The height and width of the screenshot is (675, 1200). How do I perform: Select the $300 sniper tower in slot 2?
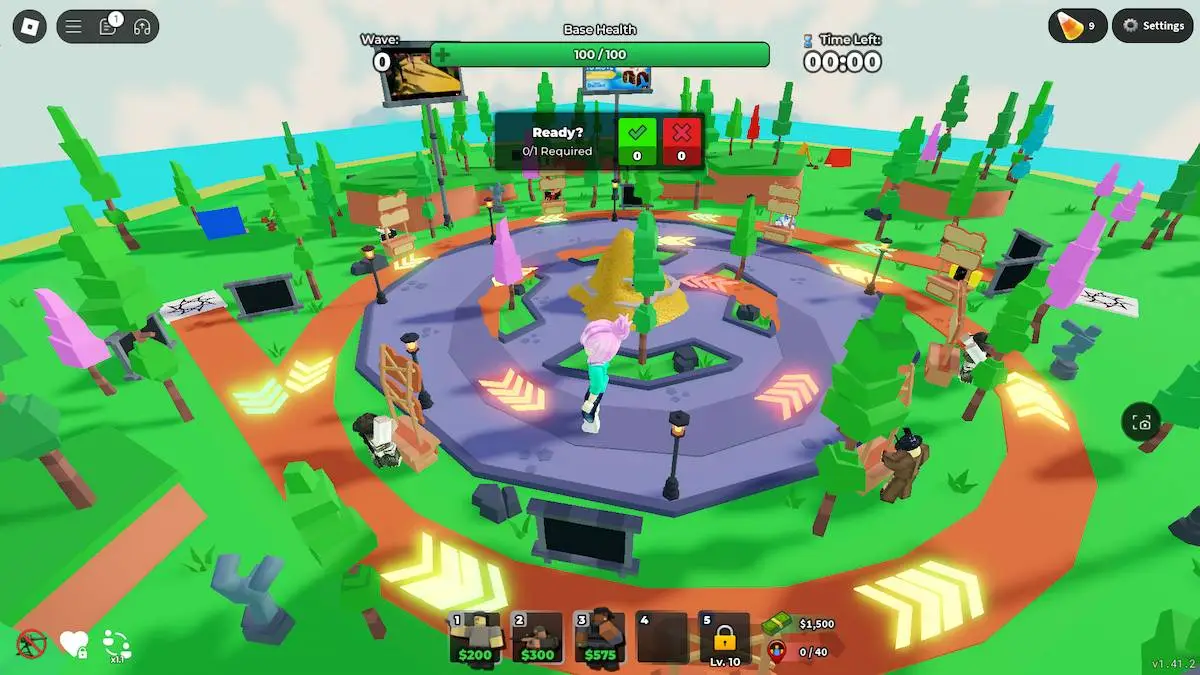pyautogui.click(x=538, y=639)
